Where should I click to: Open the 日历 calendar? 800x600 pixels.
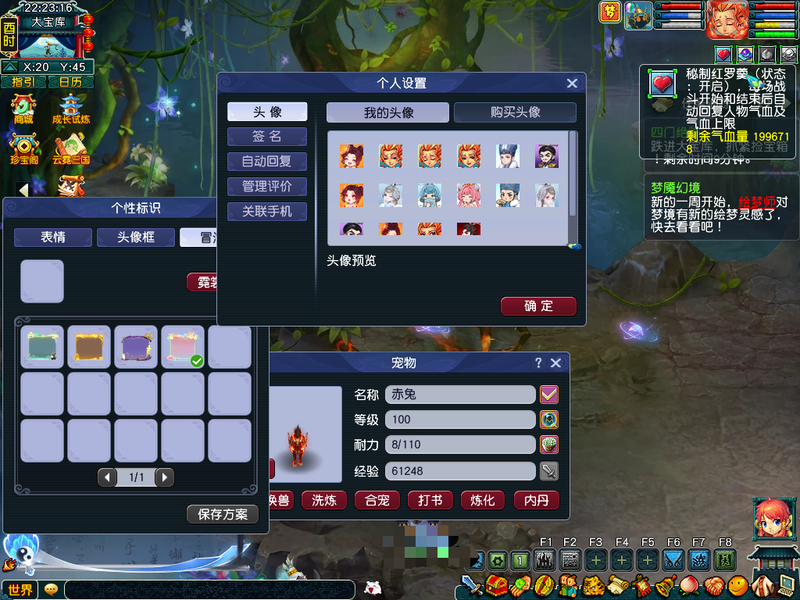70,82
